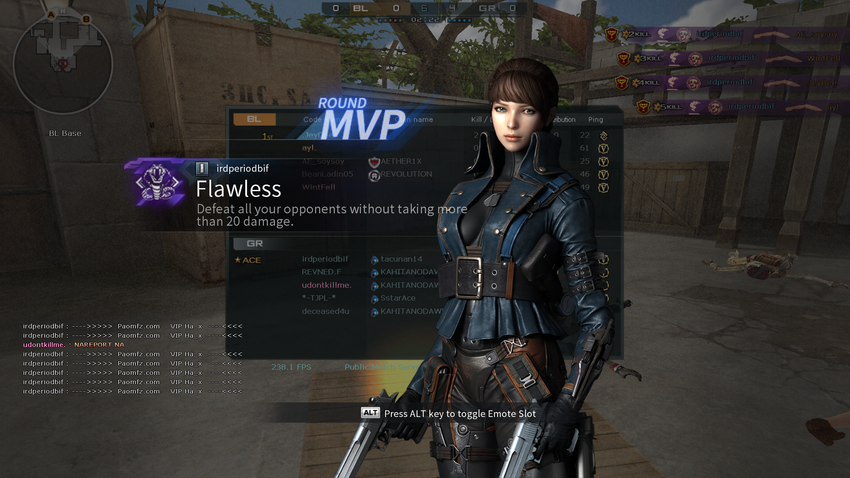Choose WintFell in the BL player list

[319, 187]
